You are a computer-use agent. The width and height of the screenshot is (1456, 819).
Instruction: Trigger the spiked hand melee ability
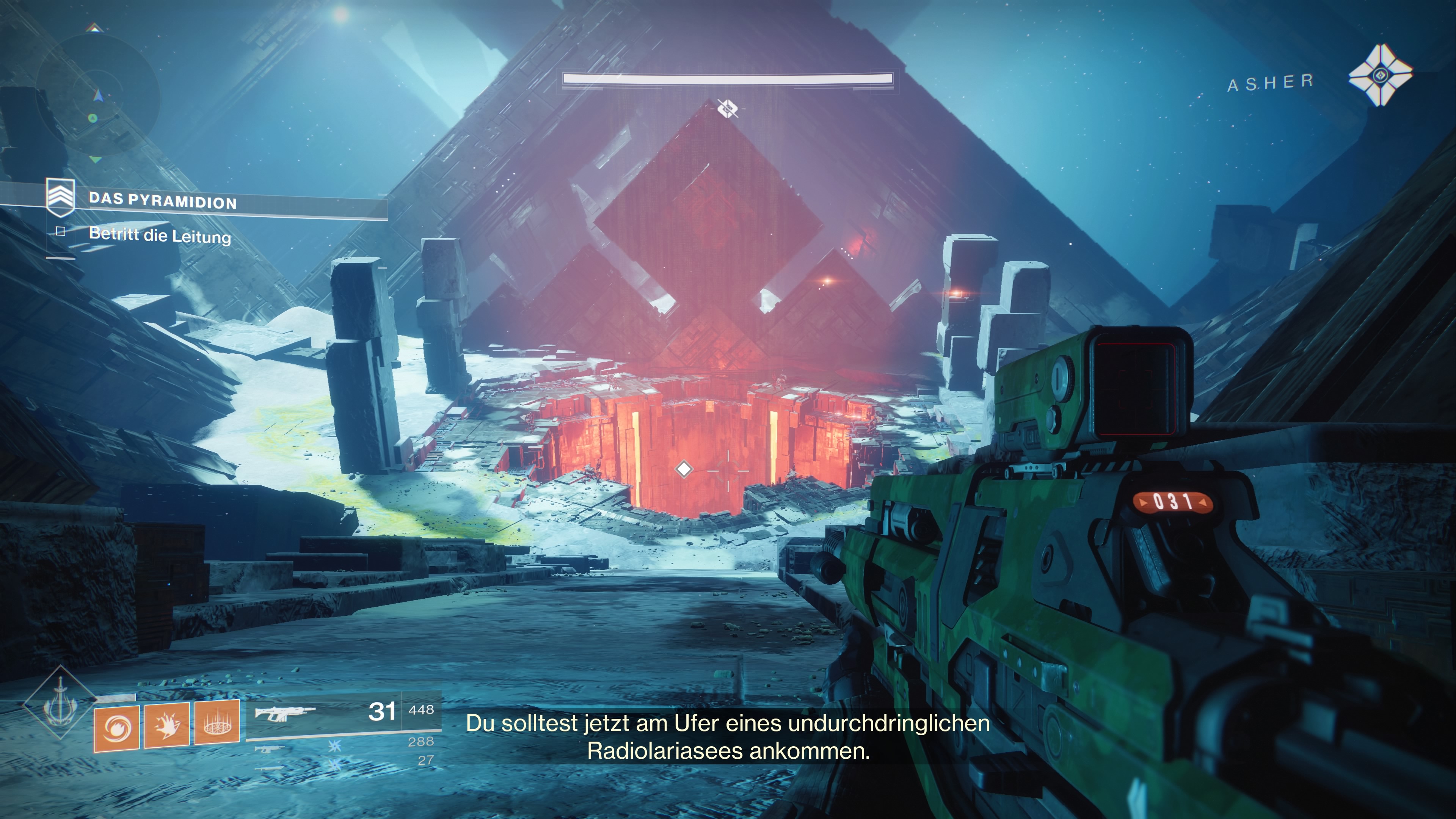tap(167, 726)
